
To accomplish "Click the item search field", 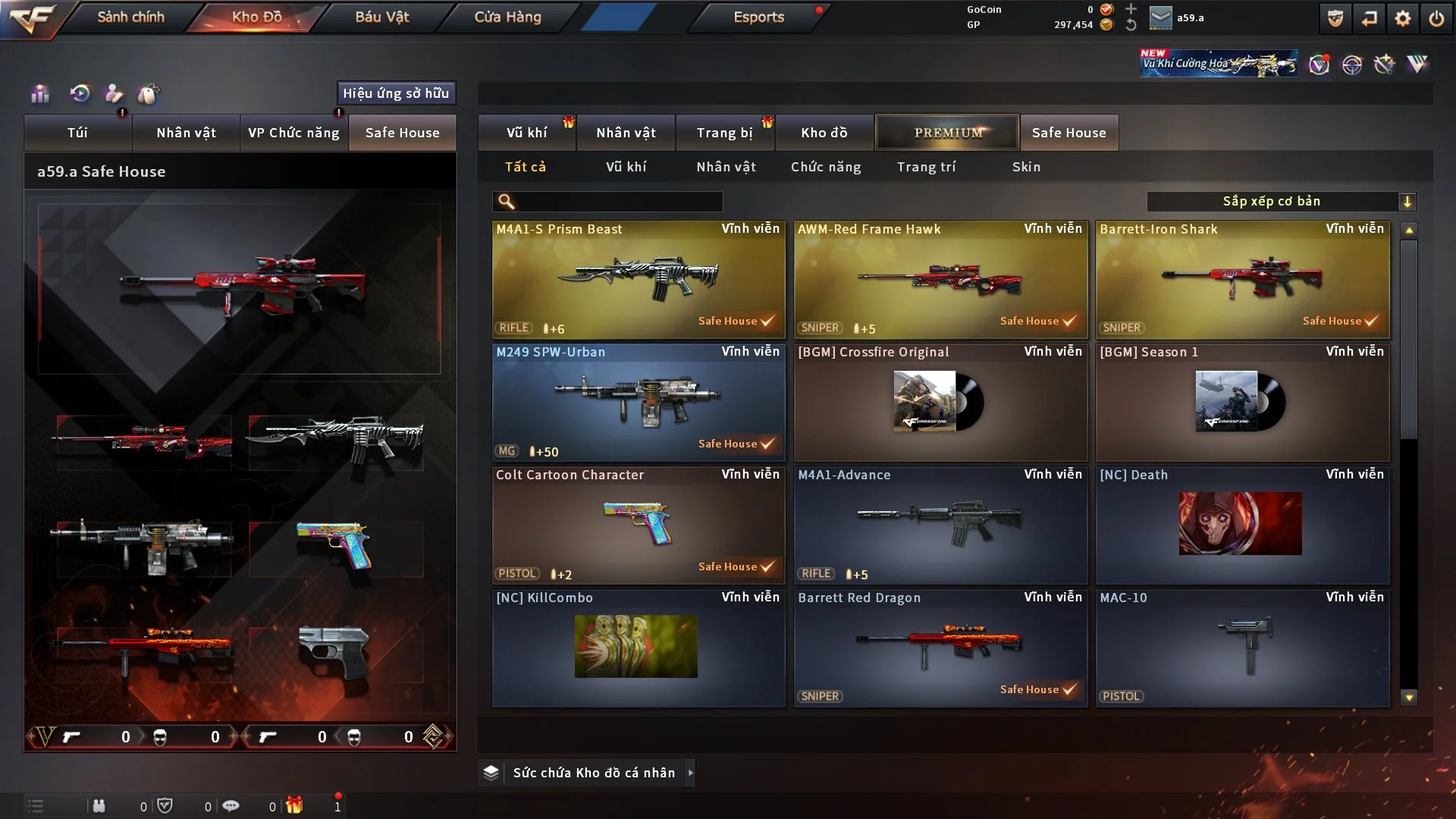I will tap(618, 202).
